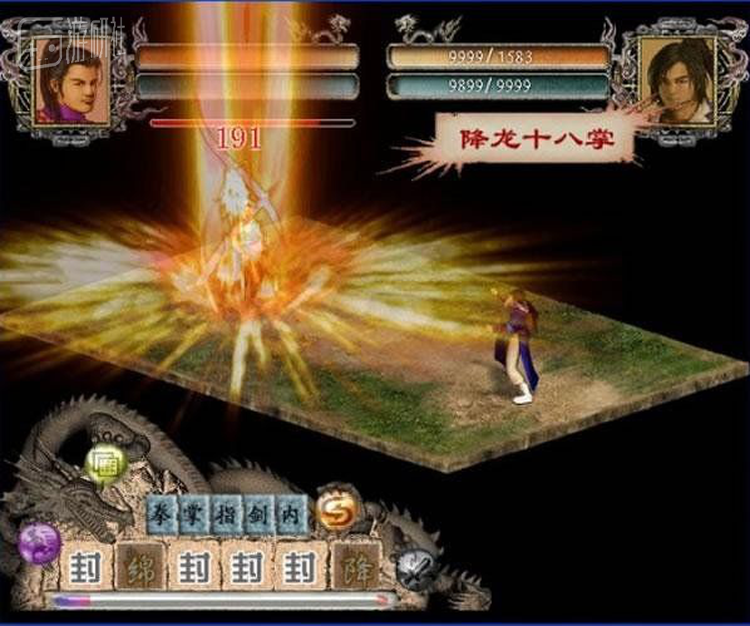Click the gray sword orb icon

(416, 568)
